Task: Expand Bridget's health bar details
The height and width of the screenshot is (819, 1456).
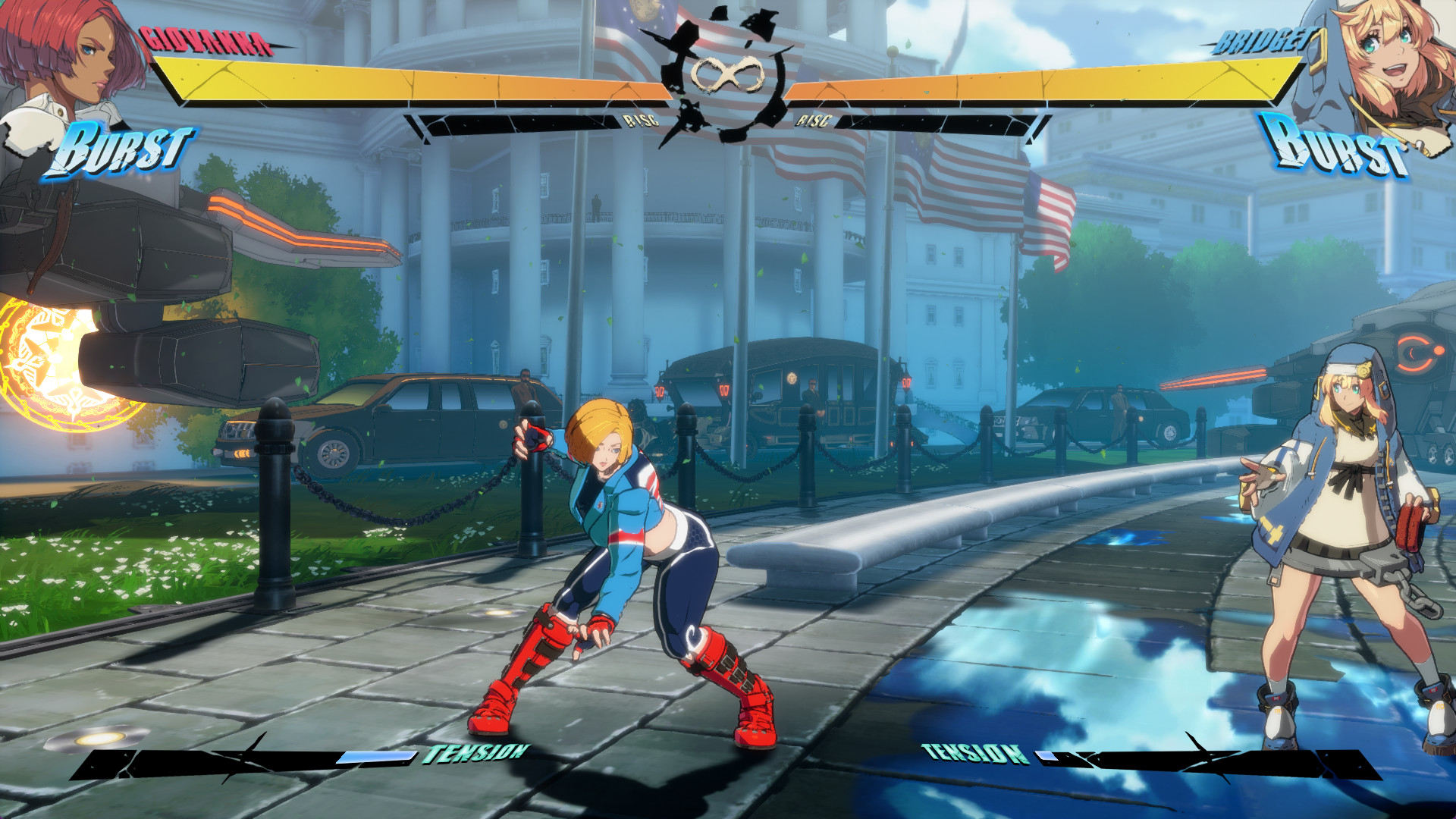Action: point(1039,80)
